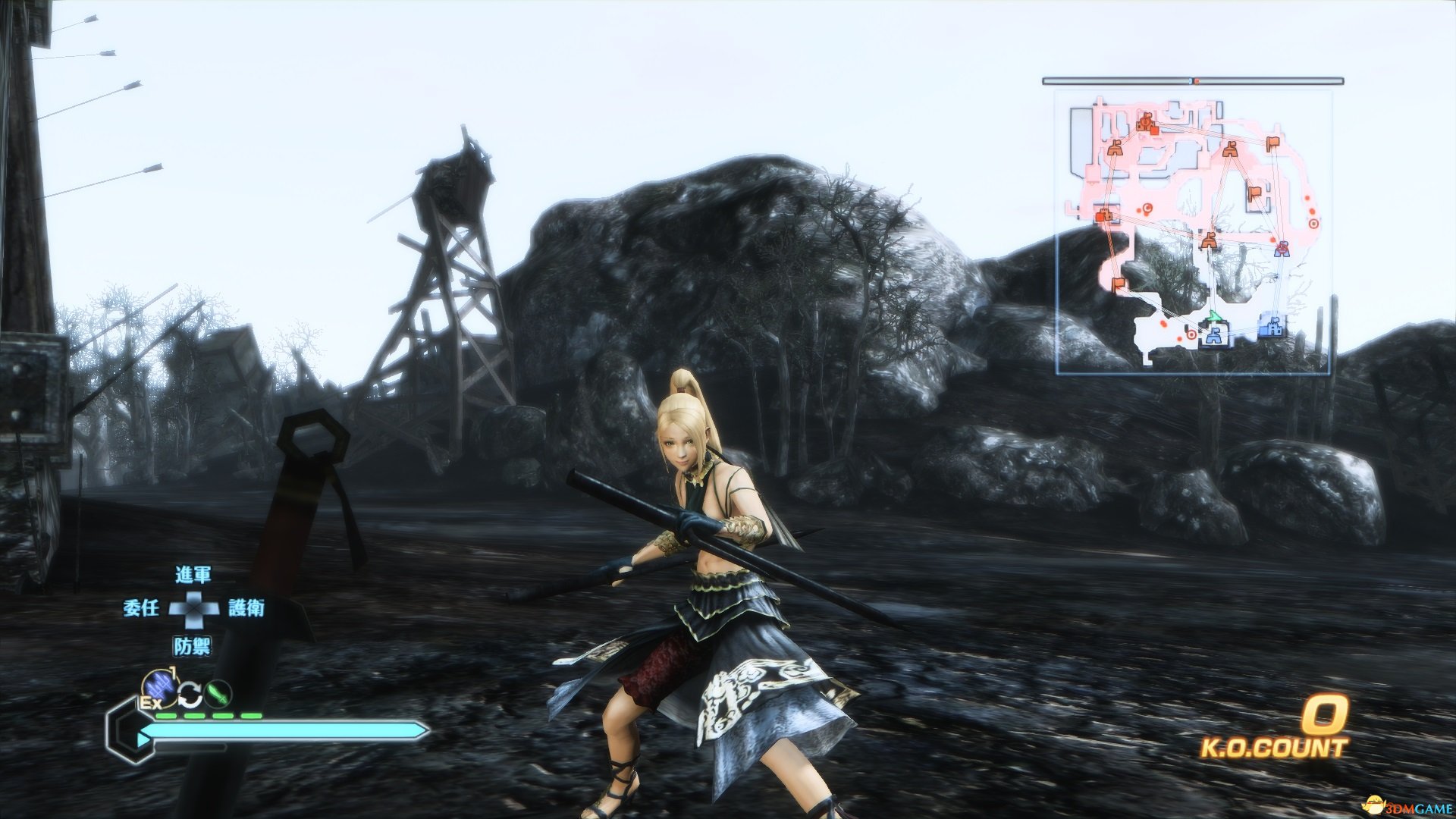Viewport: 1456px width, 819px height.
Task: Select the orange flag at minimap's southwest path
Action: click(1118, 284)
